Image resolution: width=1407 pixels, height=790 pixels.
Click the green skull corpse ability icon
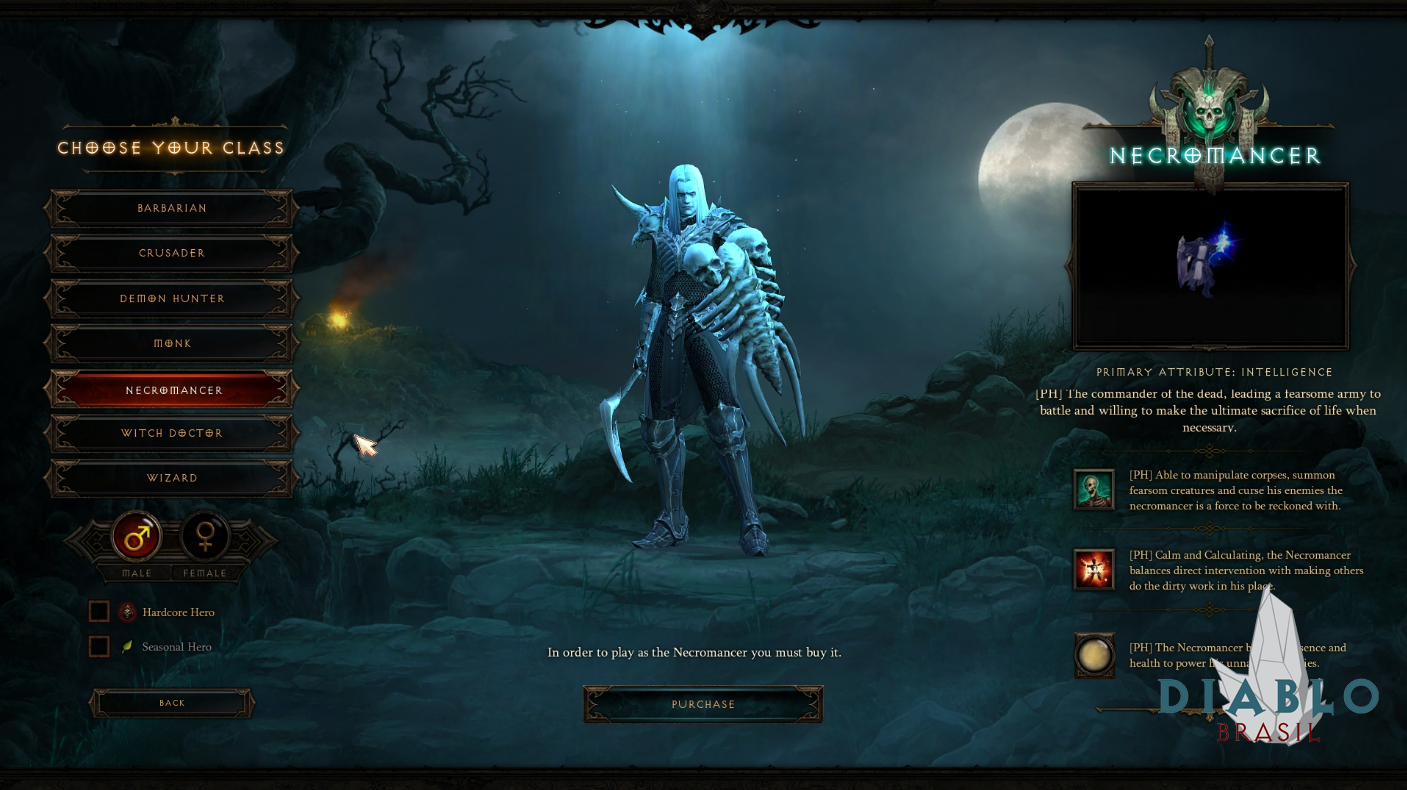[1093, 489]
